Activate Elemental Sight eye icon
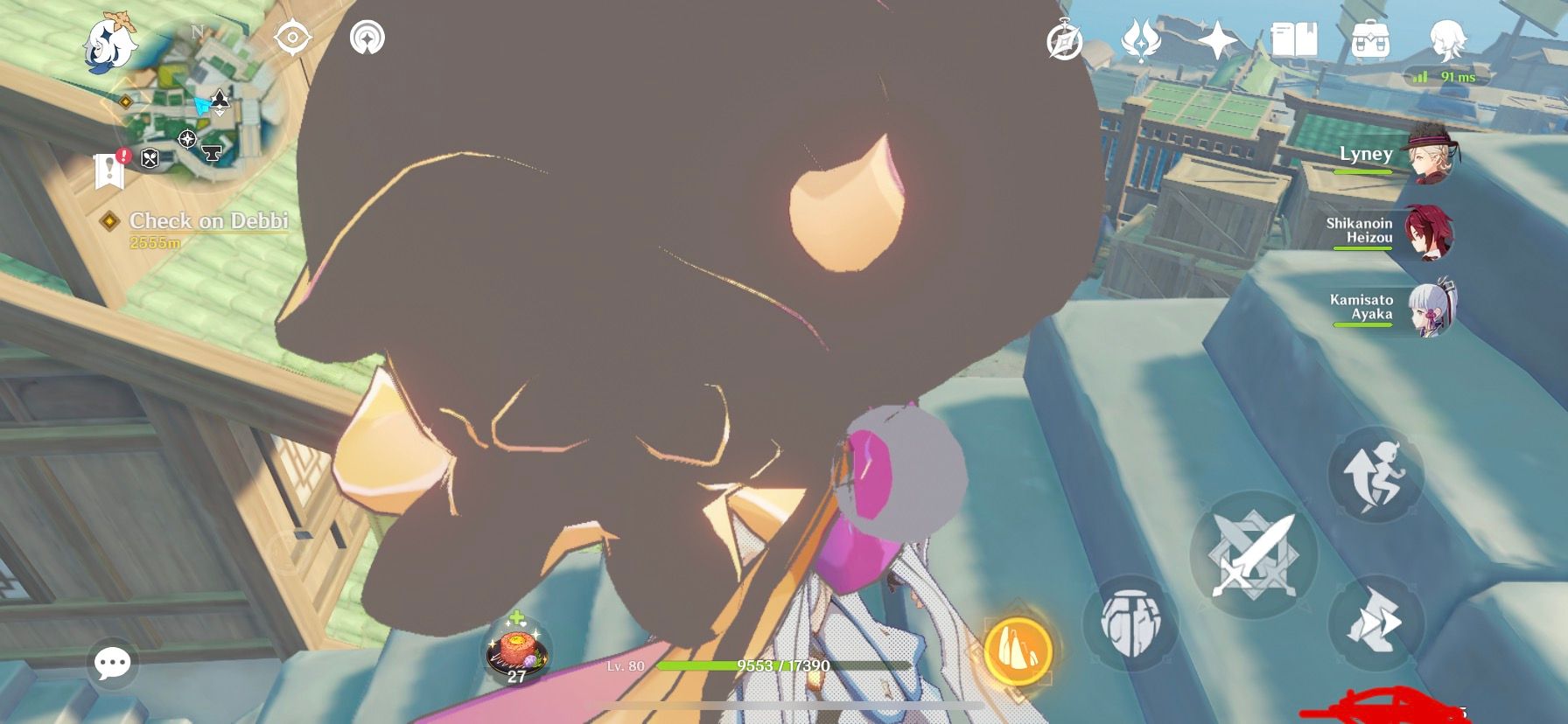Viewport: 1568px width, 724px height. [293, 38]
